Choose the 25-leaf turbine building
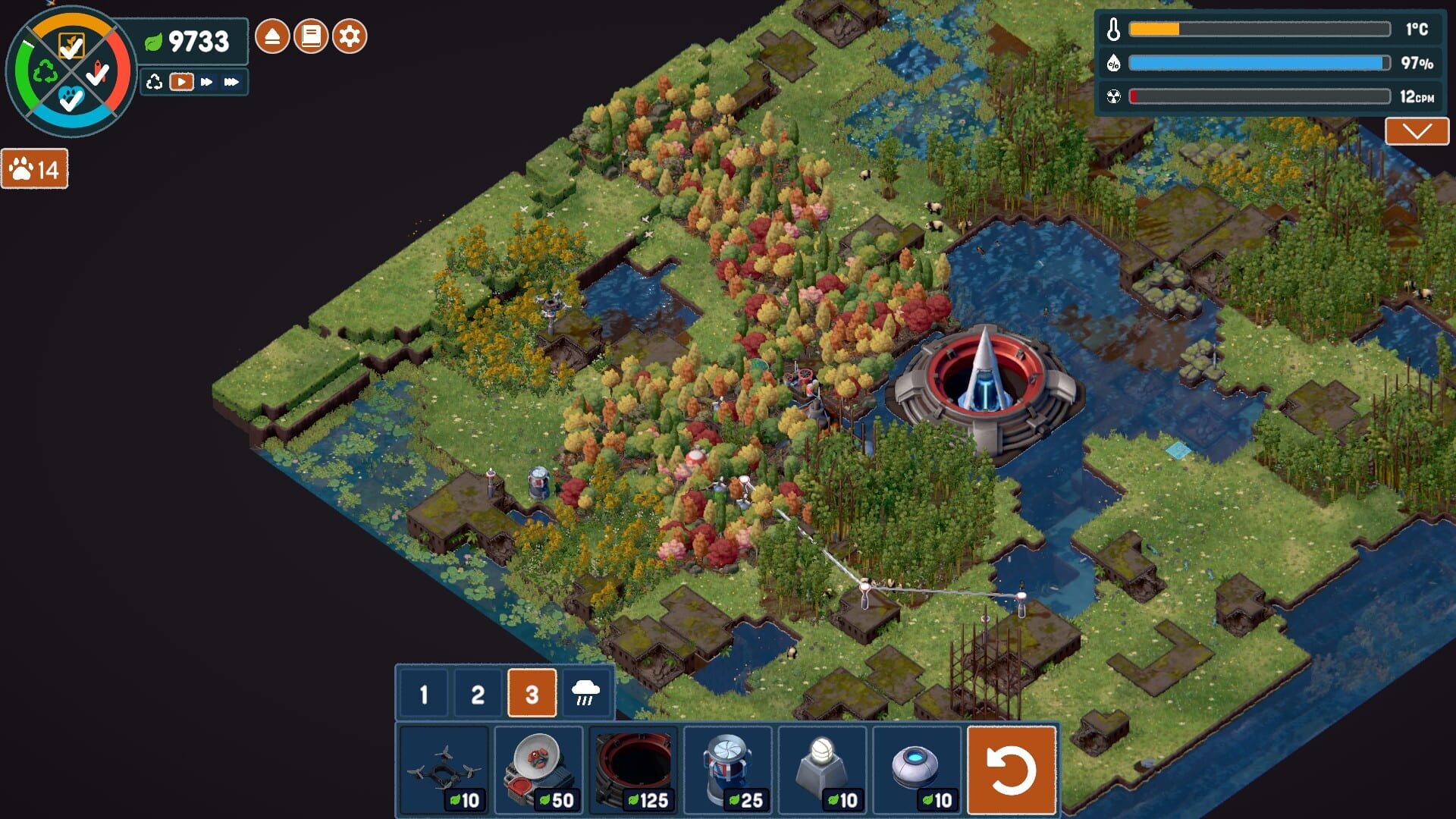The height and width of the screenshot is (819, 1456). point(728,766)
